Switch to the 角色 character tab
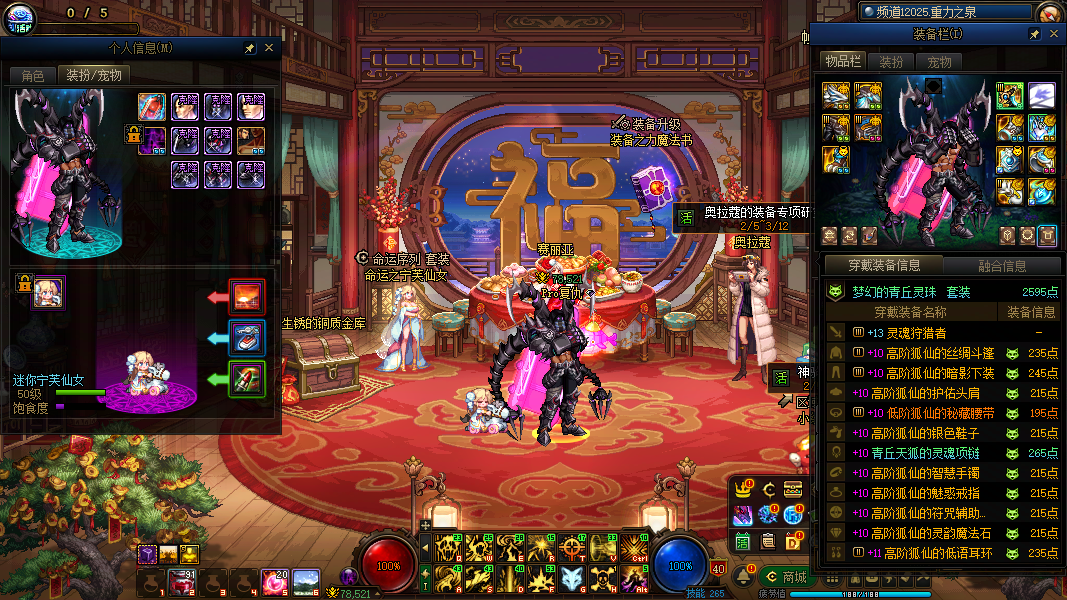The image size is (1067, 600). click(32, 75)
